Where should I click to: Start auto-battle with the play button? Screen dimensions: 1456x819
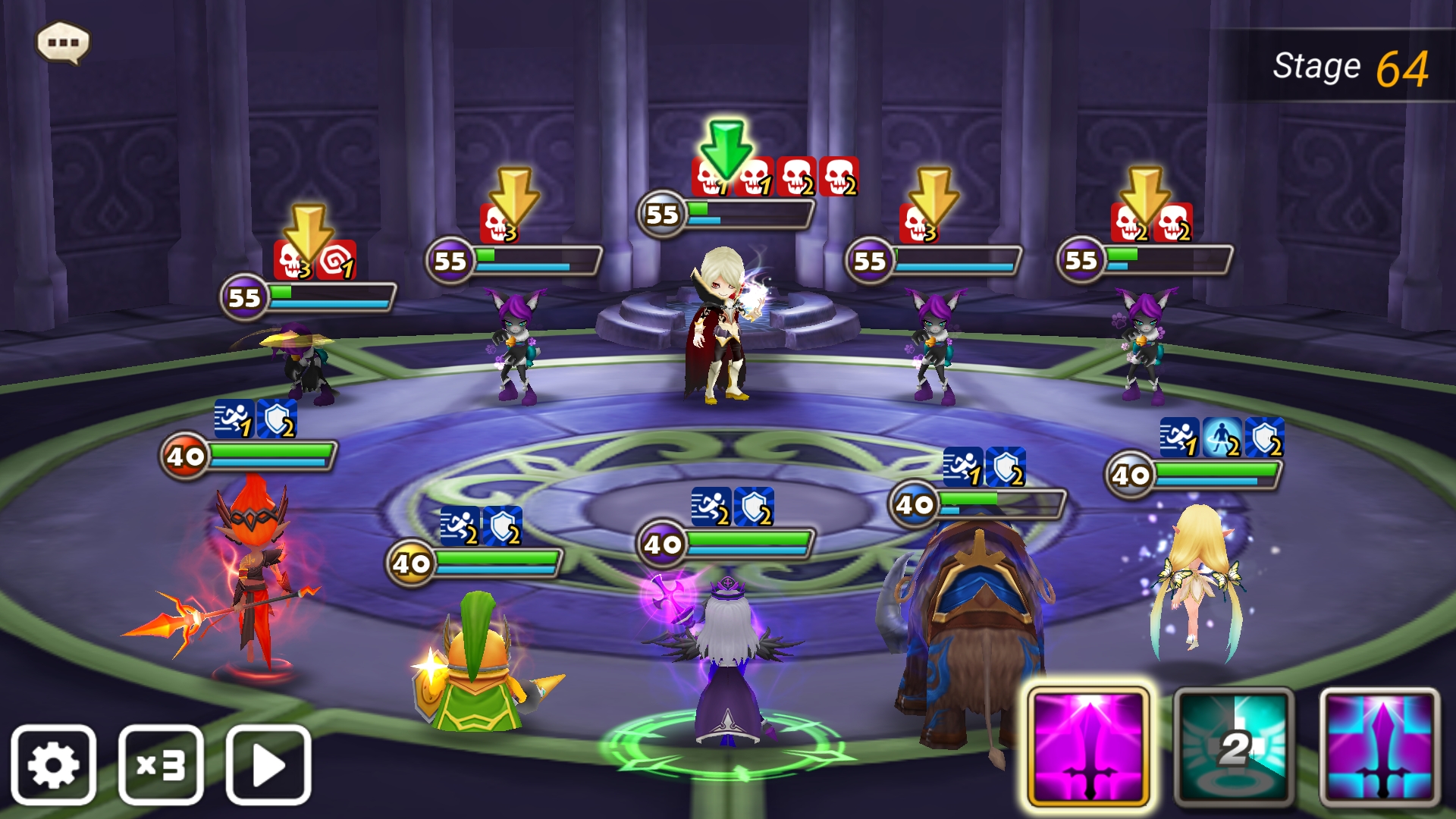(268, 764)
